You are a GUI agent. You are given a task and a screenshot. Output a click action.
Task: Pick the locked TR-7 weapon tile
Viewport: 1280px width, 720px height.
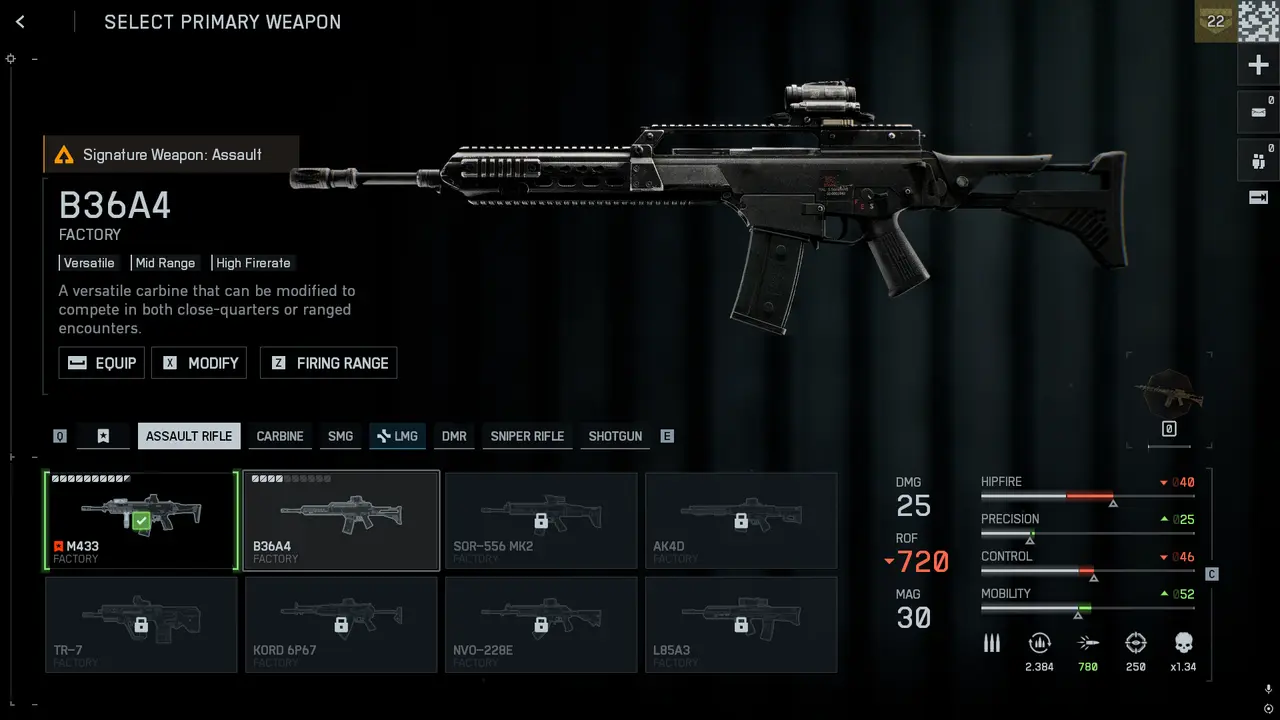(x=141, y=625)
